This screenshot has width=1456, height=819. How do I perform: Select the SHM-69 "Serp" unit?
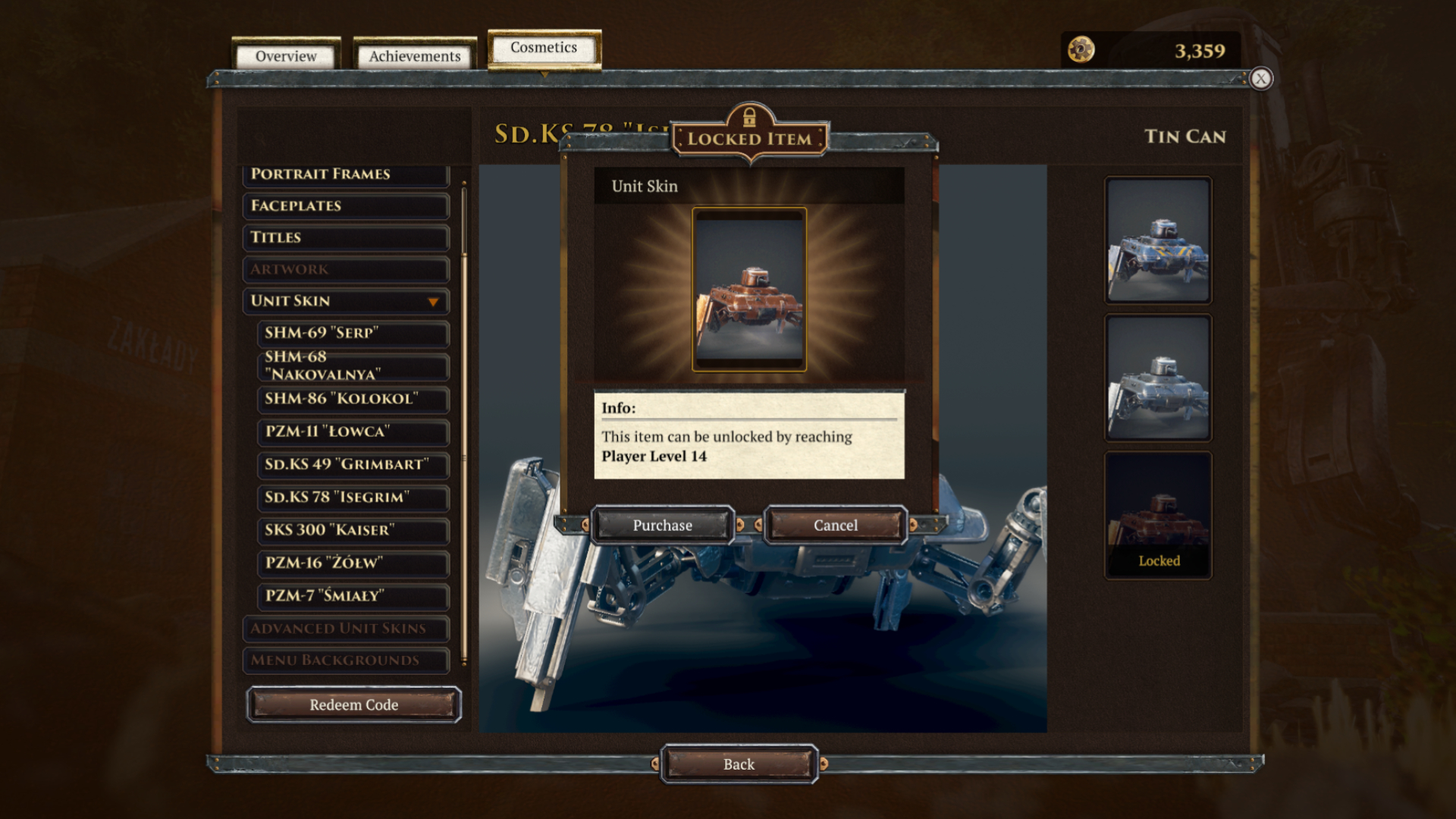pos(353,333)
